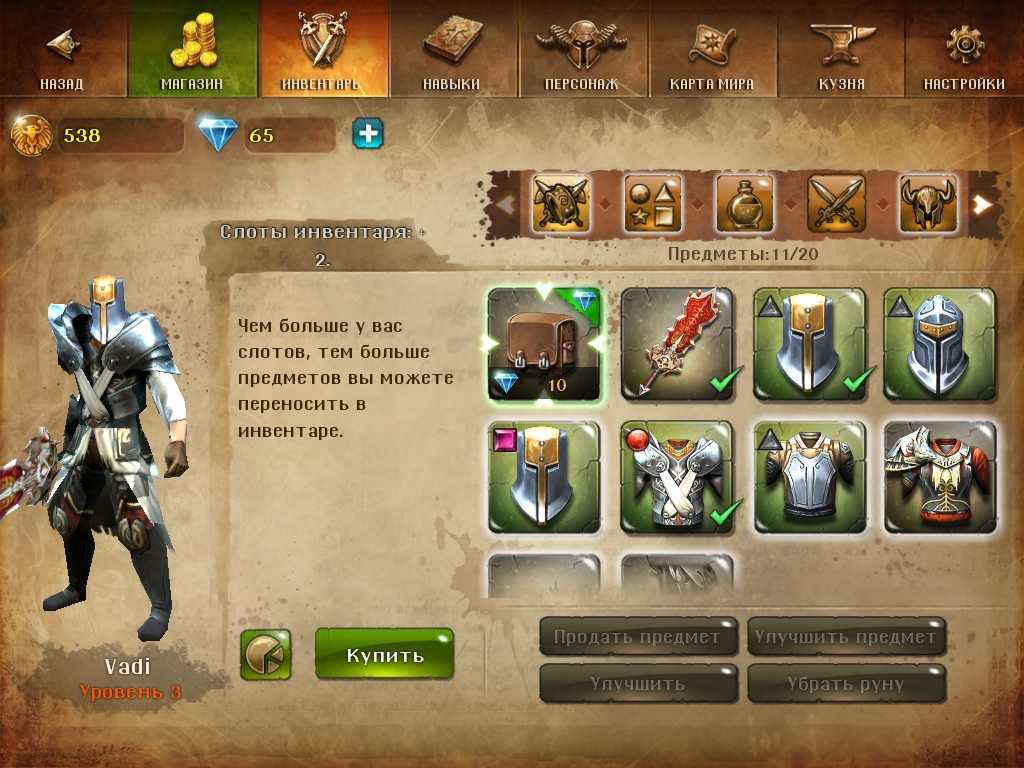
Task: Click the green round arrow button beside Купить
Action: tap(266, 655)
